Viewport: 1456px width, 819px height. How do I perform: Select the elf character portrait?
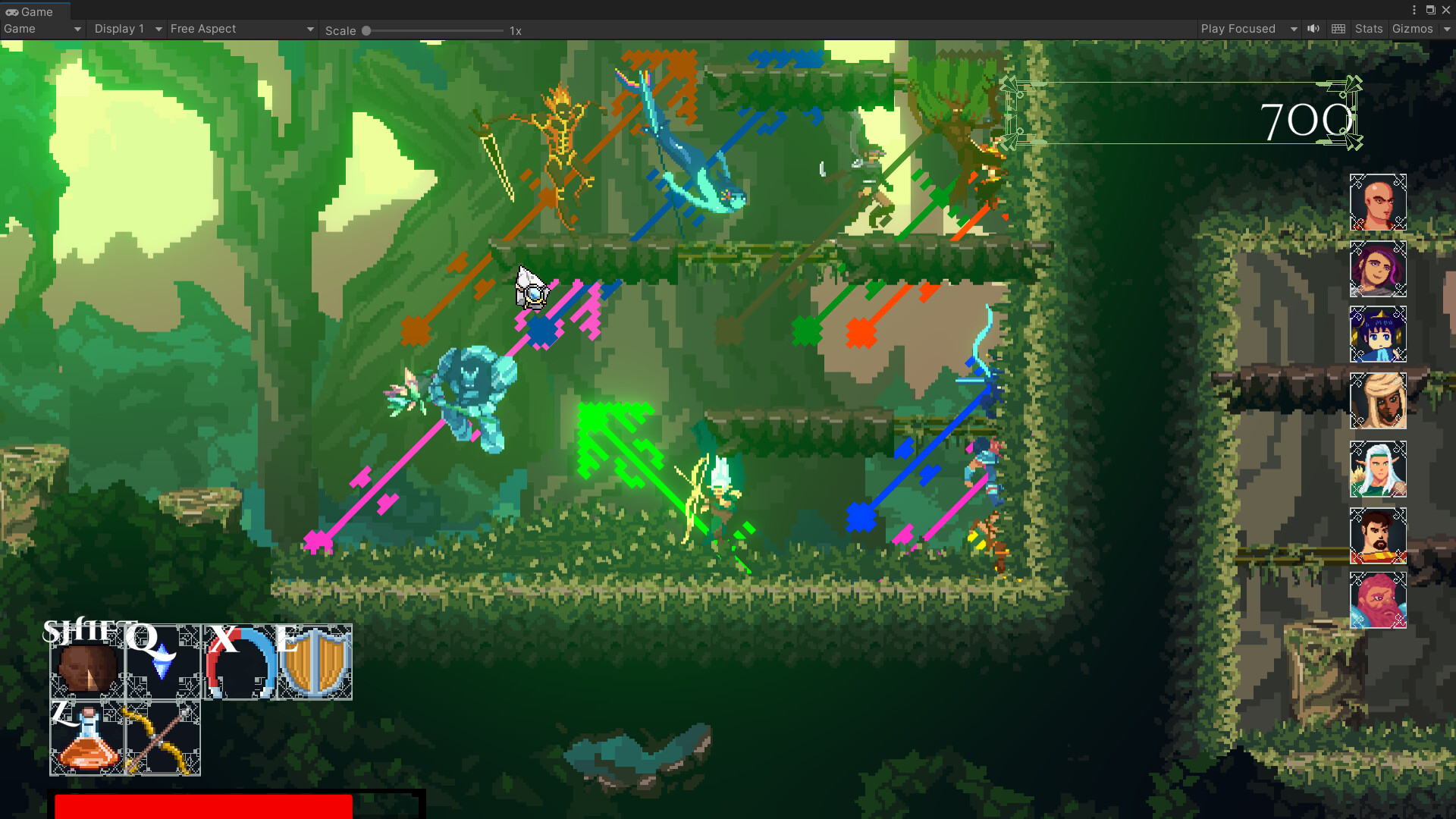pos(1378,469)
